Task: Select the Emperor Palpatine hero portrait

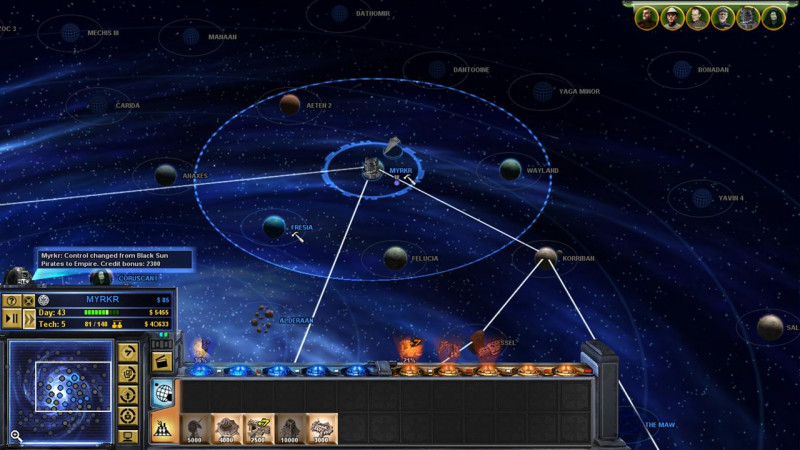Action: (773, 17)
